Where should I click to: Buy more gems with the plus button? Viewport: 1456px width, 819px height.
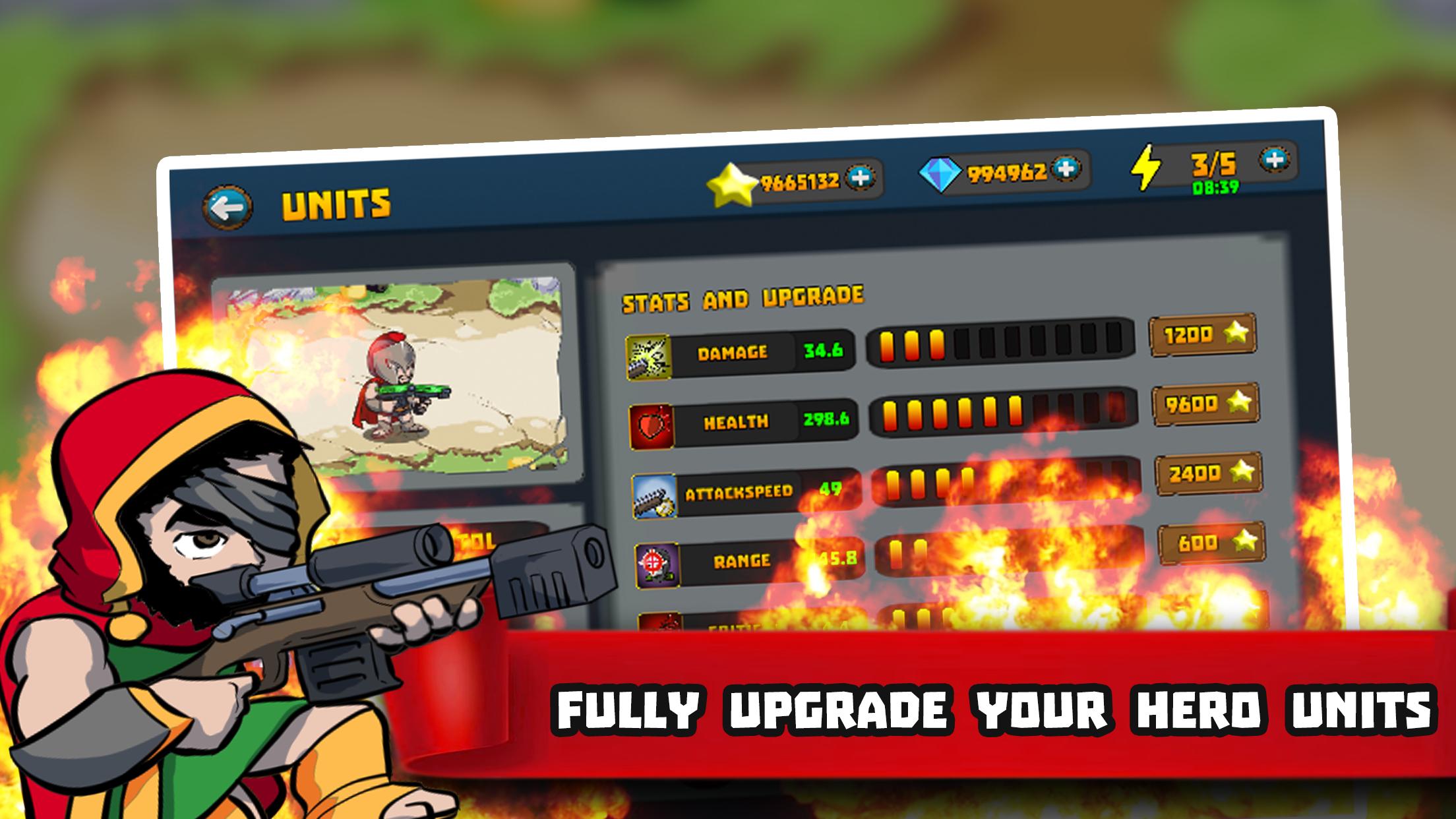pos(1066,169)
